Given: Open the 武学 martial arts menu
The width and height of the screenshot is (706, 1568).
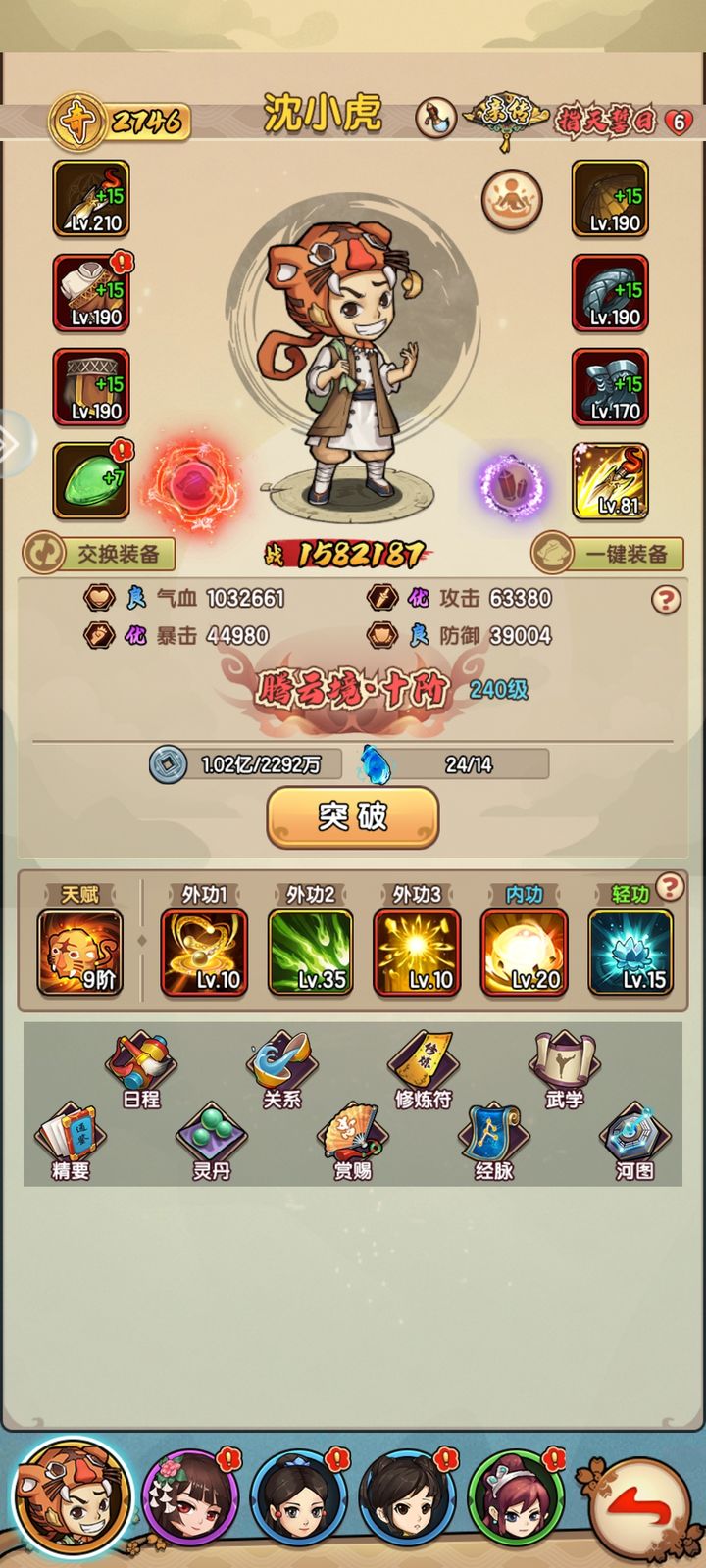Looking at the screenshot, I should point(564,1070).
